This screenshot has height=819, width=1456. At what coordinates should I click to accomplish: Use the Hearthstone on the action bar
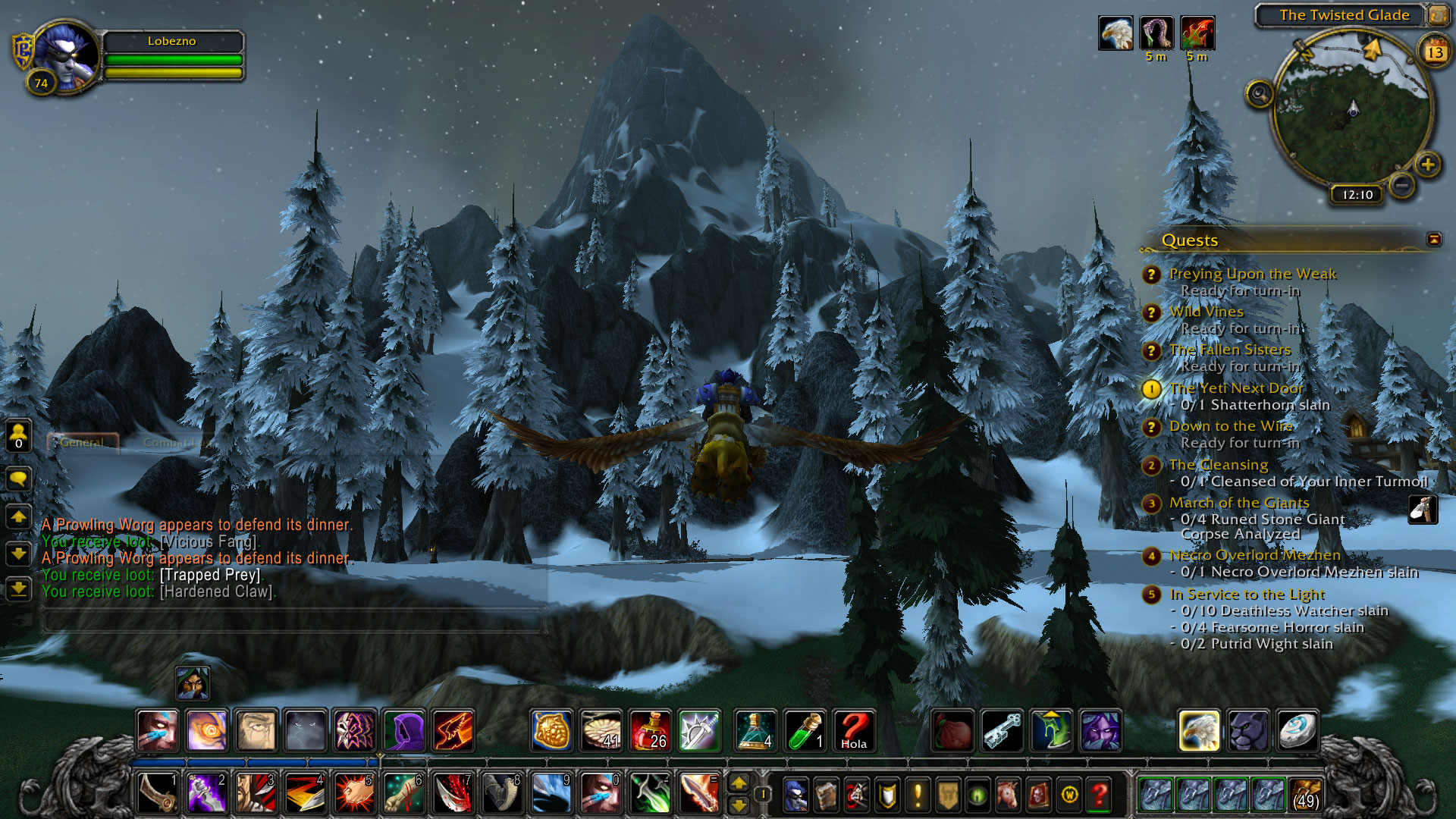point(1298,730)
